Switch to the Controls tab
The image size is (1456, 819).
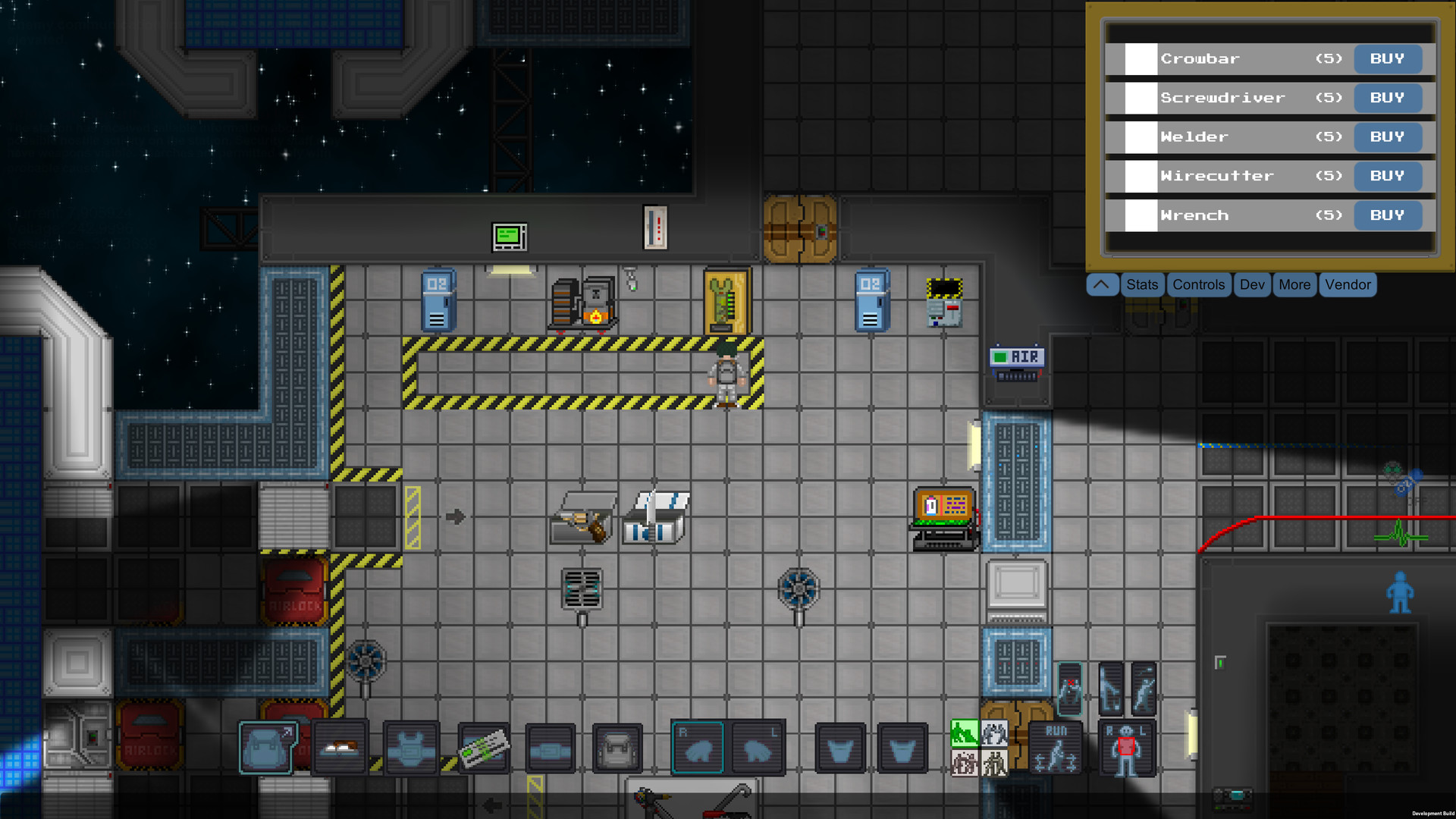point(1198,284)
